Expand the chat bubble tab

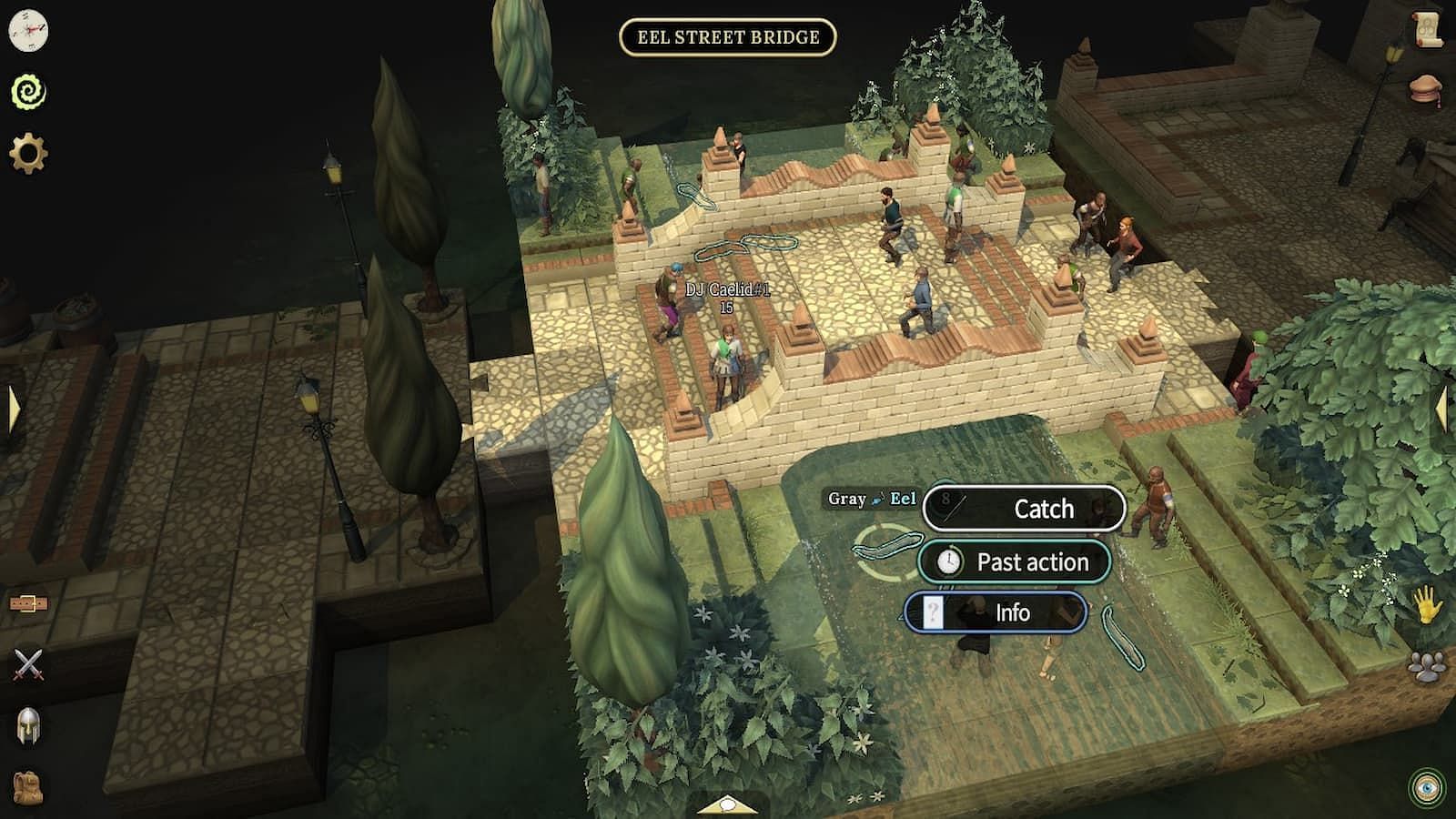click(726, 804)
